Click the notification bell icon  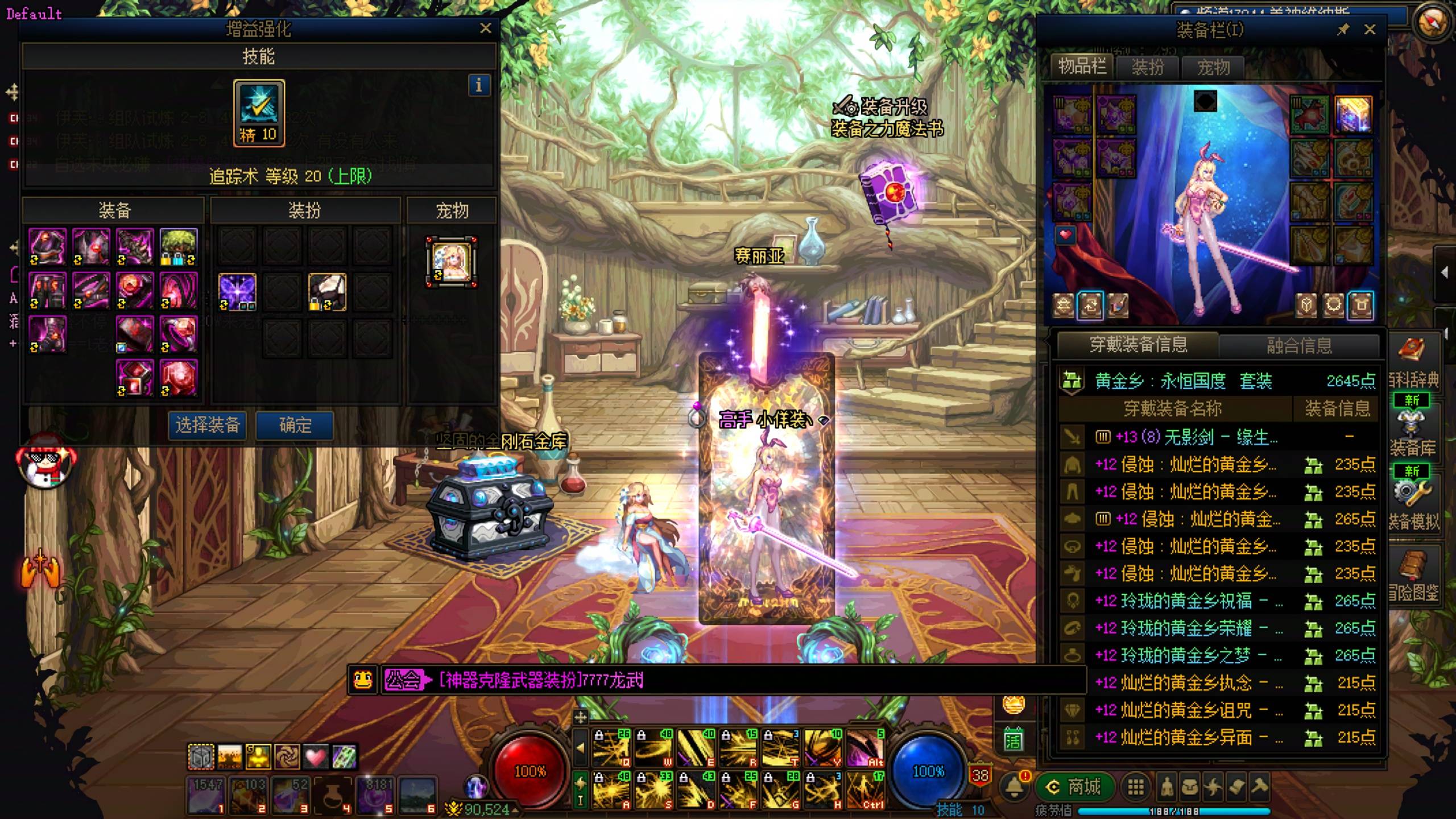click(1014, 787)
